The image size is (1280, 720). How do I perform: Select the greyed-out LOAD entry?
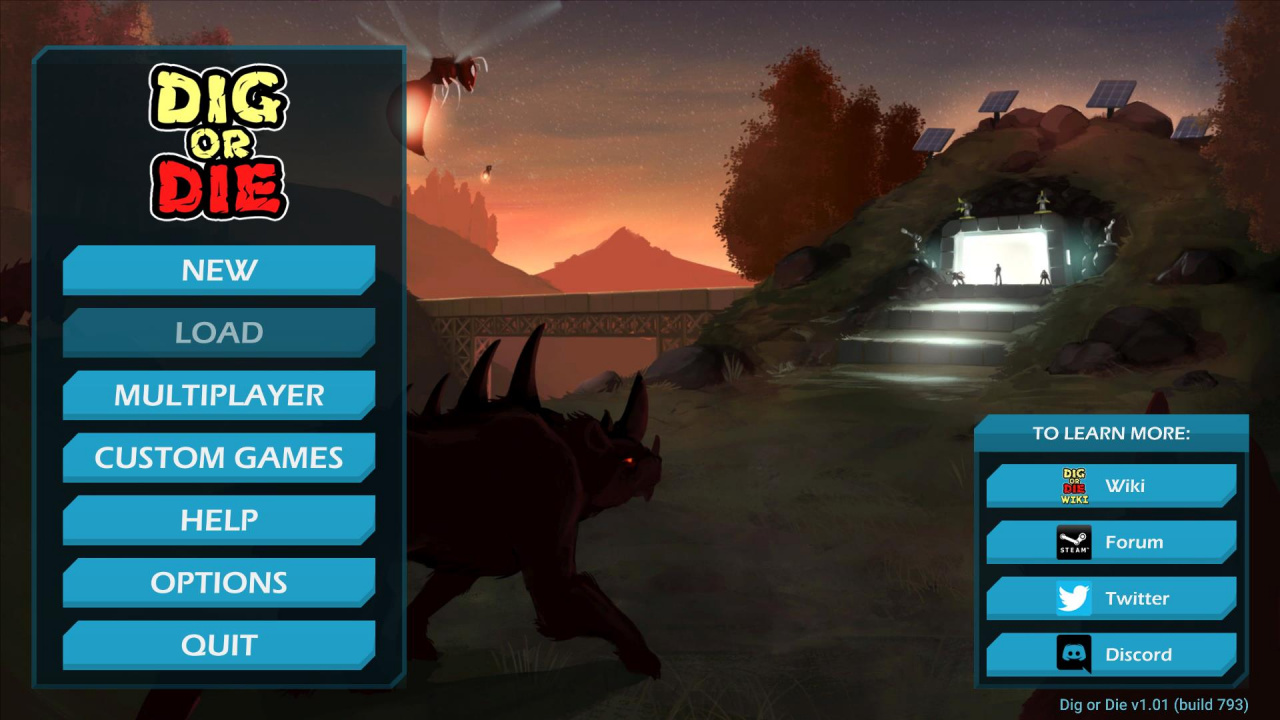(219, 333)
